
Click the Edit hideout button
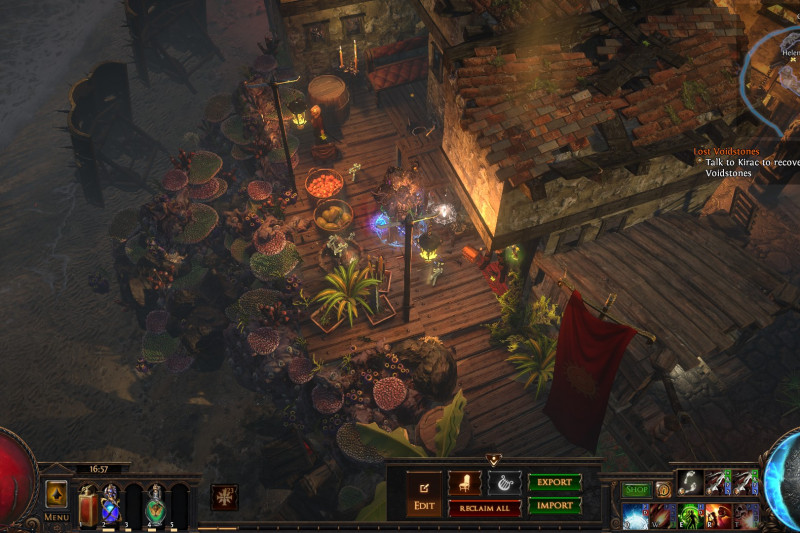422,494
